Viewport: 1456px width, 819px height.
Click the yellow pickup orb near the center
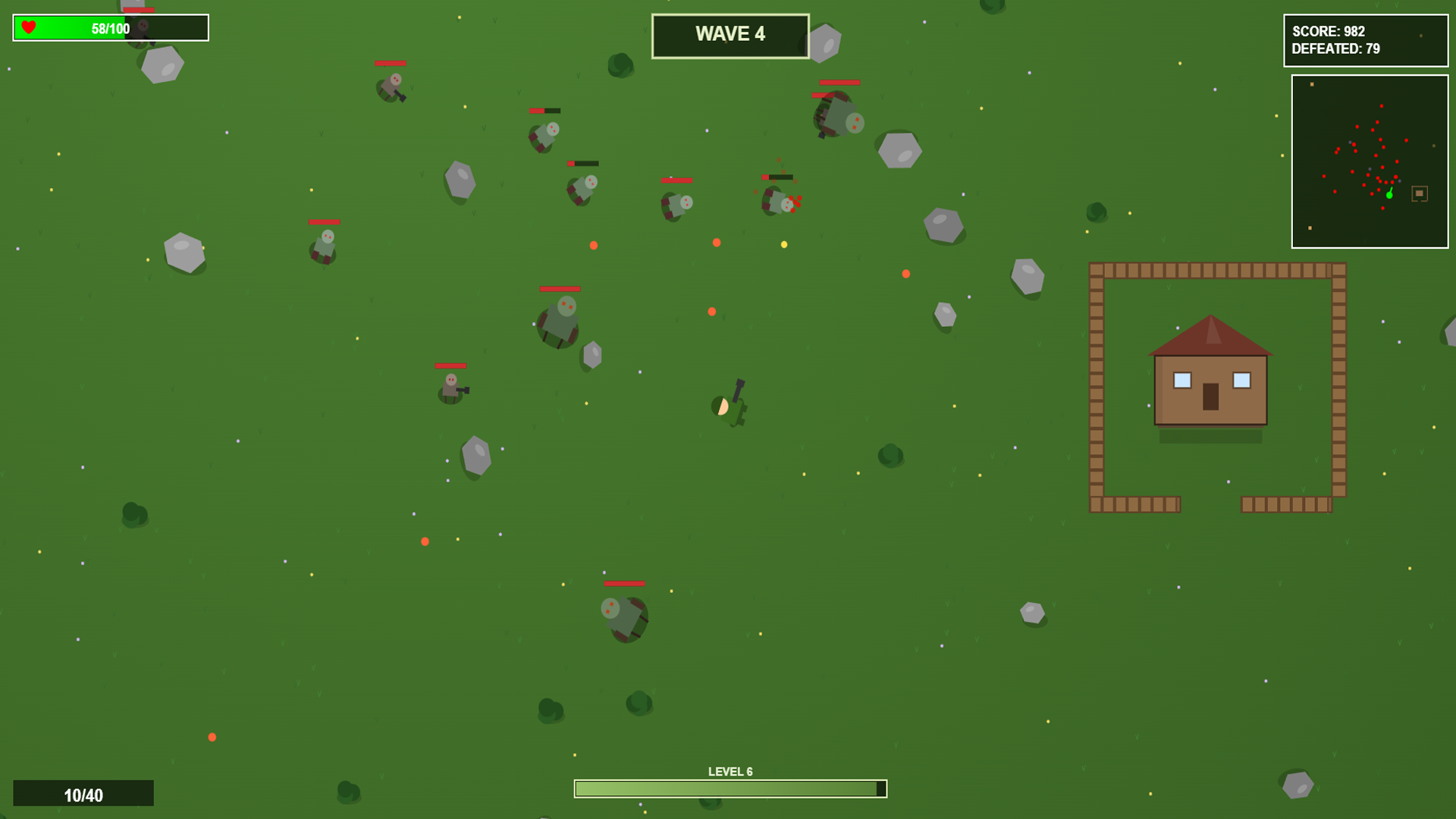point(783,243)
